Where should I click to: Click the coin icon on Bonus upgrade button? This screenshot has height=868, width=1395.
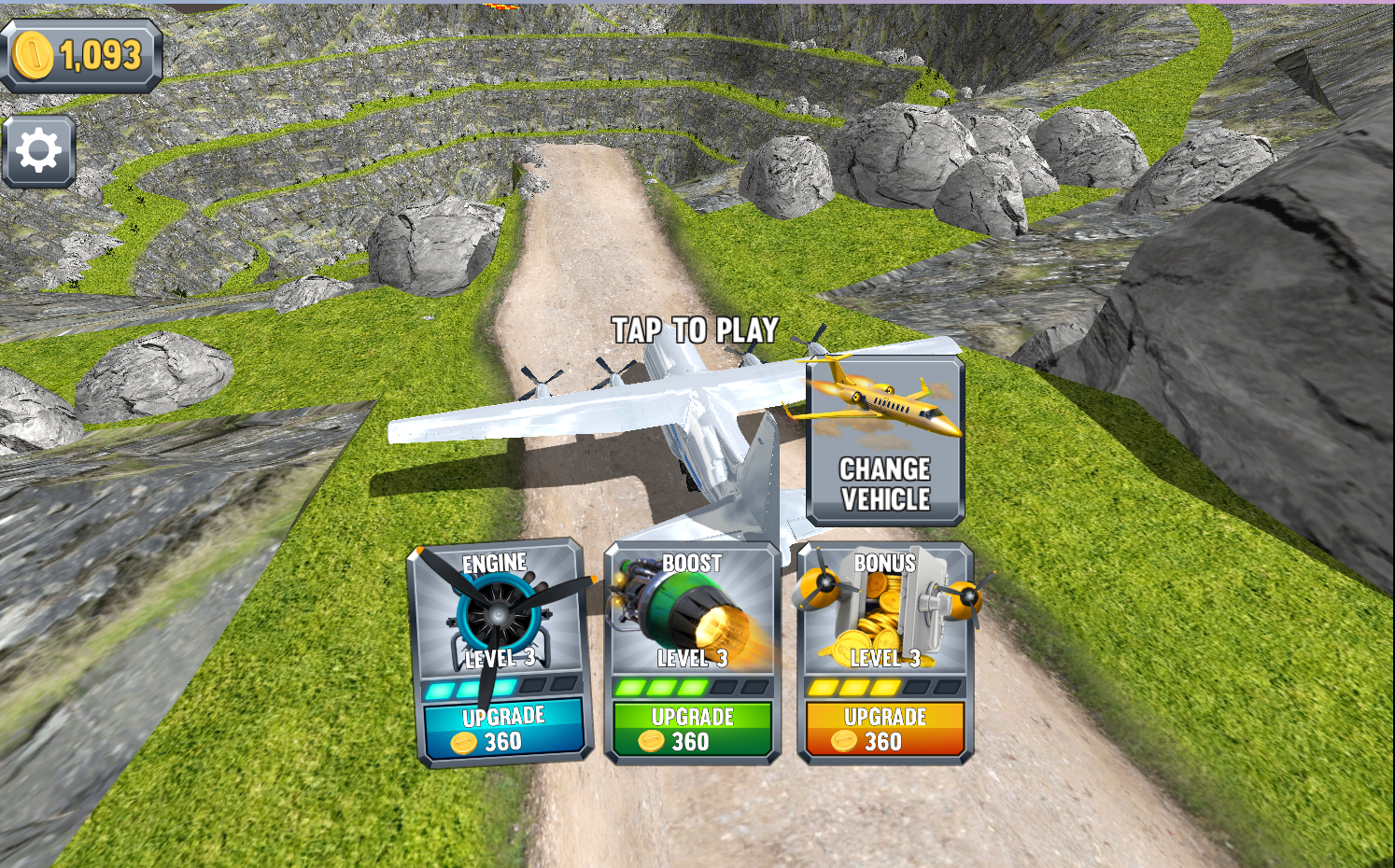[845, 742]
